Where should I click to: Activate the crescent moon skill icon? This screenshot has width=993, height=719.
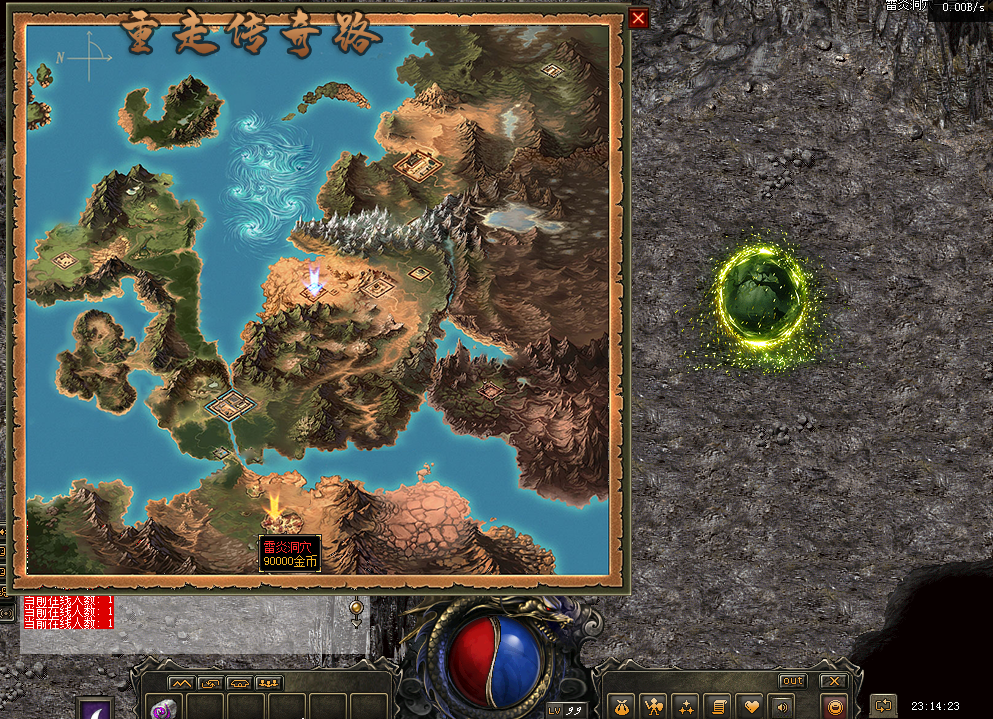96,708
